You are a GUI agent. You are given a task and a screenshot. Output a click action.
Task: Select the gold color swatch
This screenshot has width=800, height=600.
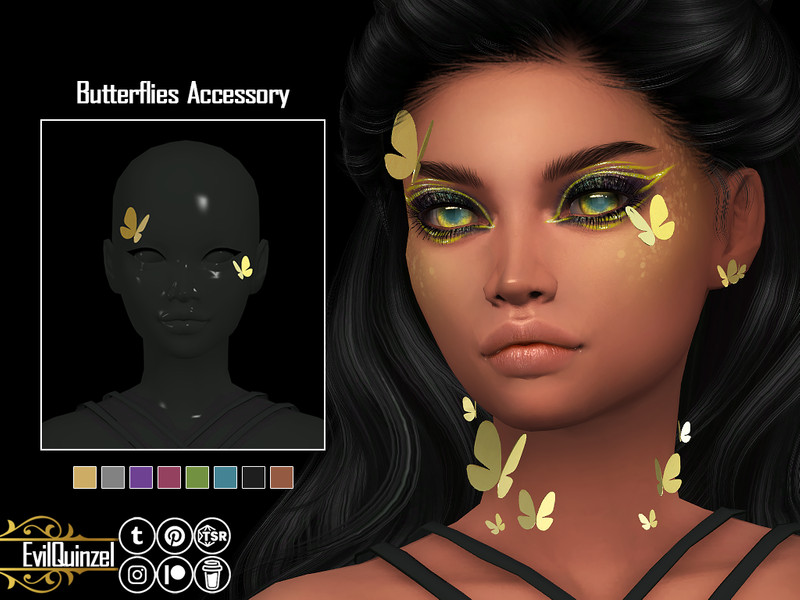(85, 477)
